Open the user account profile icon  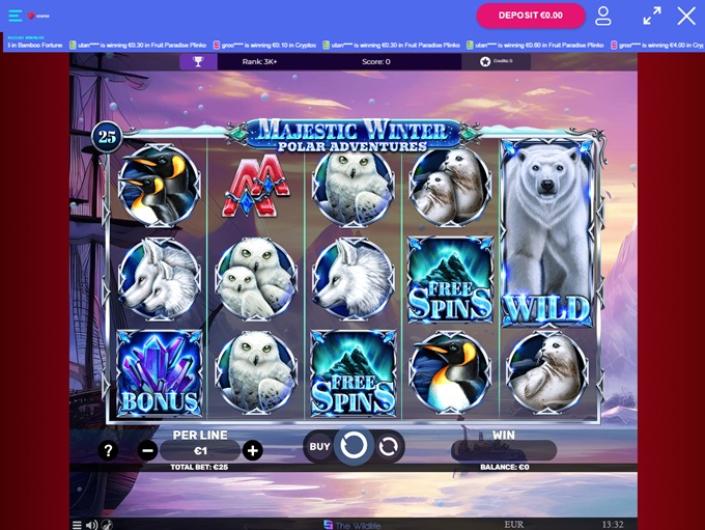coord(603,16)
